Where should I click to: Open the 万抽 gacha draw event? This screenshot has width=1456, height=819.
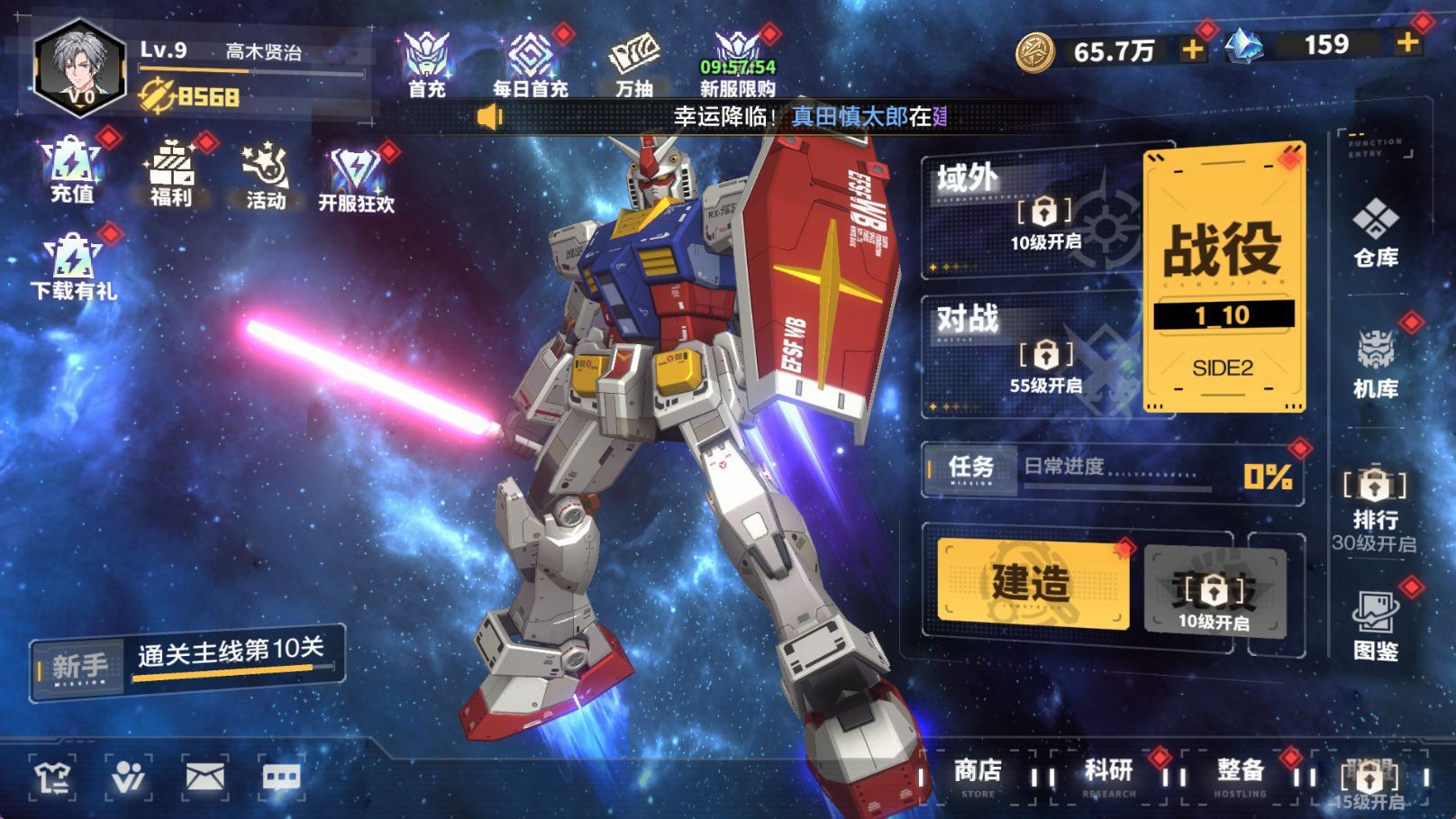coord(634,64)
